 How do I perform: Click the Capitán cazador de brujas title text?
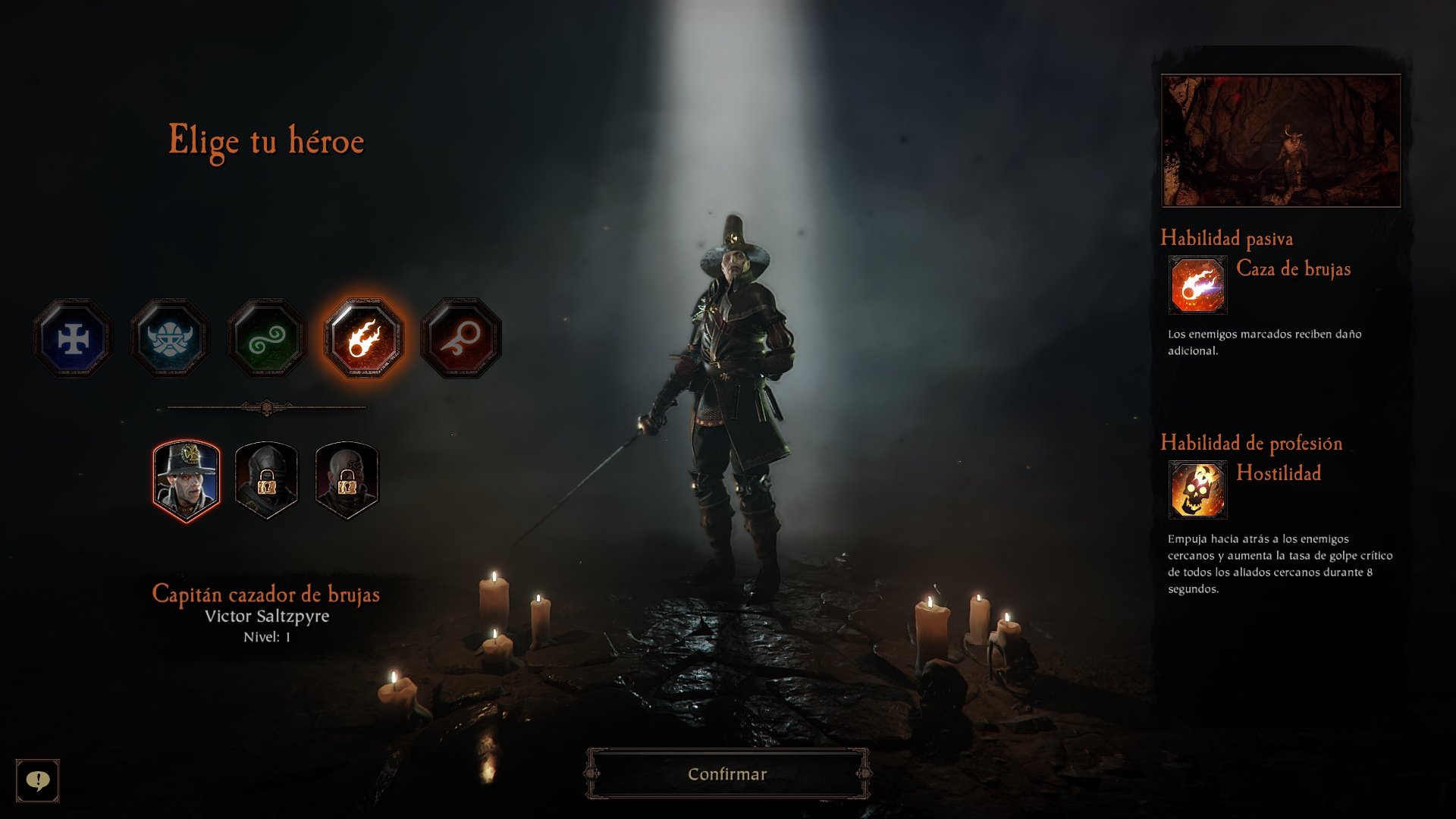pyautogui.click(x=268, y=596)
